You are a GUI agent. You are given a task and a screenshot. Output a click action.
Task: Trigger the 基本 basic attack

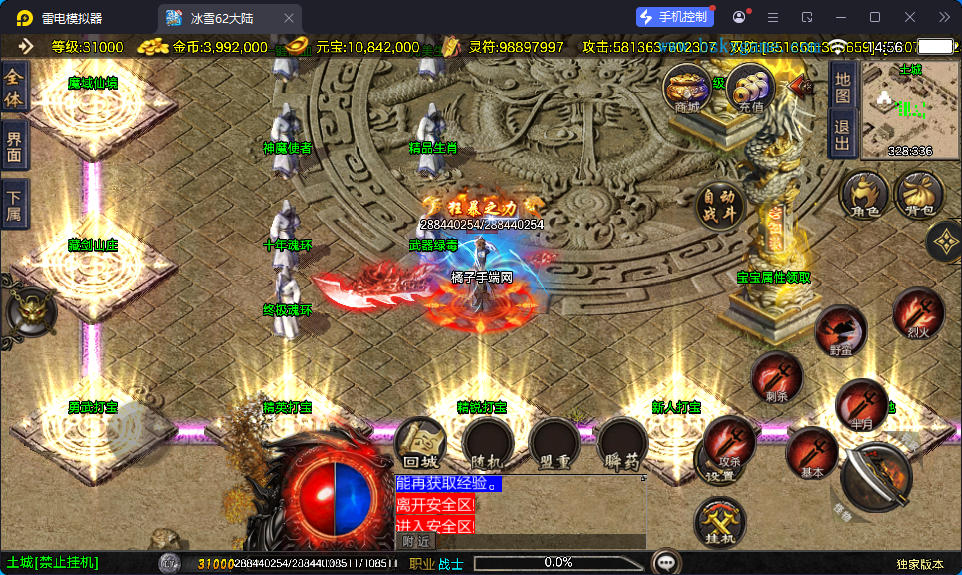coord(811,453)
